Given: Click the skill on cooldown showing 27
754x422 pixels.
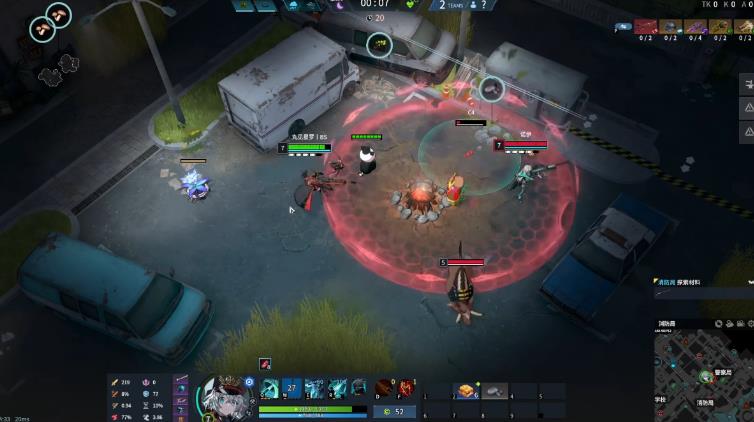Looking at the screenshot, I should (x=291, y=388).
